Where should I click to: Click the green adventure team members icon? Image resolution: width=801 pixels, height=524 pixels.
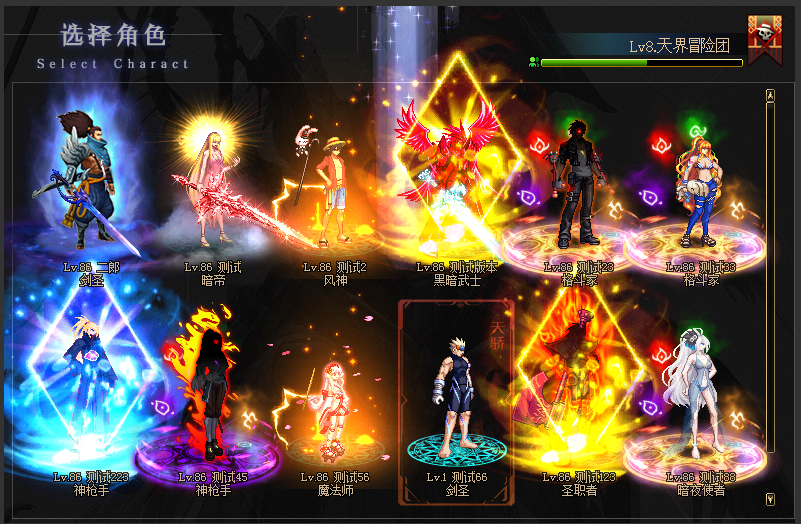[534, 62]
